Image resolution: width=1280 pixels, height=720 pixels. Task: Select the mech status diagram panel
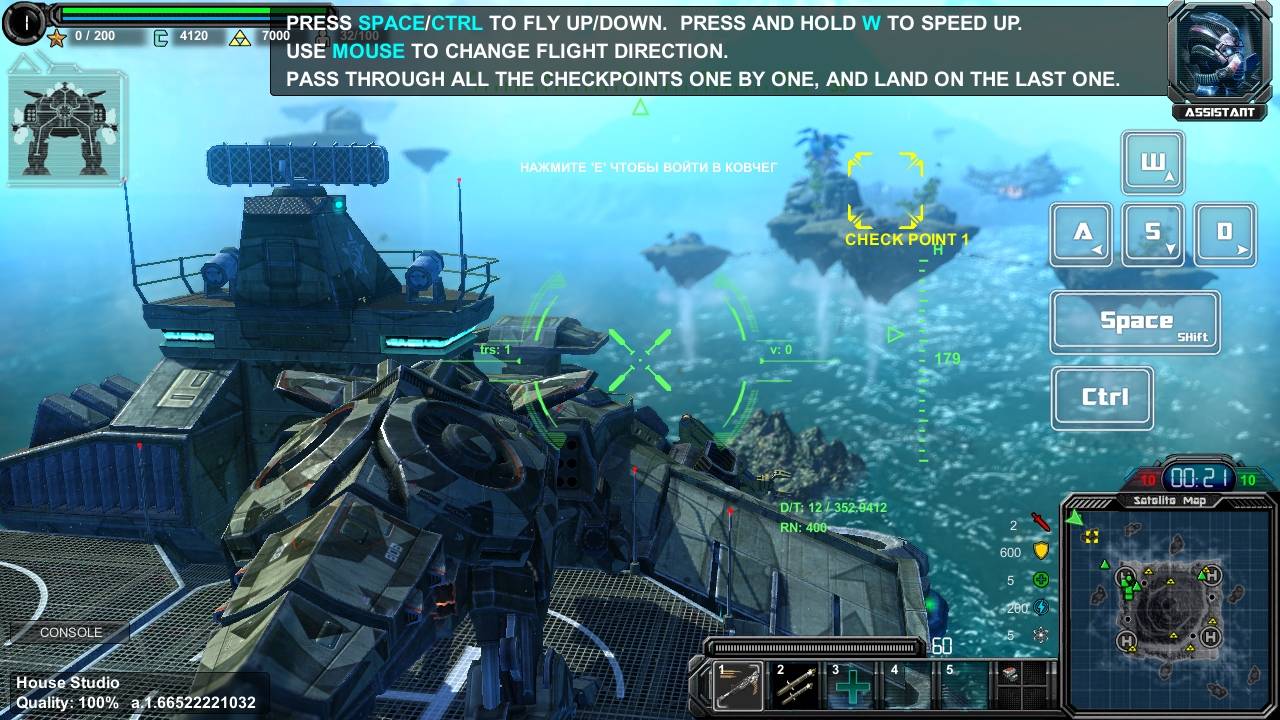(66, 128)
